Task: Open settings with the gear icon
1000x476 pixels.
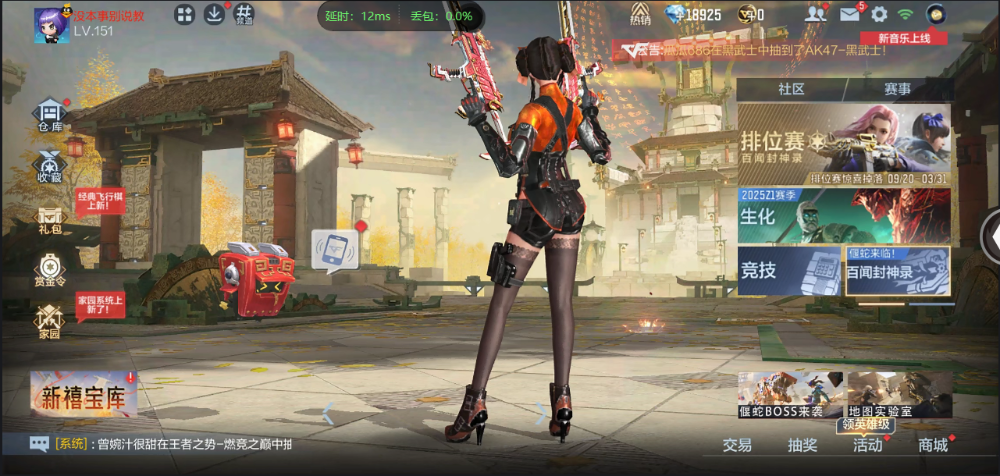Action: click(x=879, y=14)
